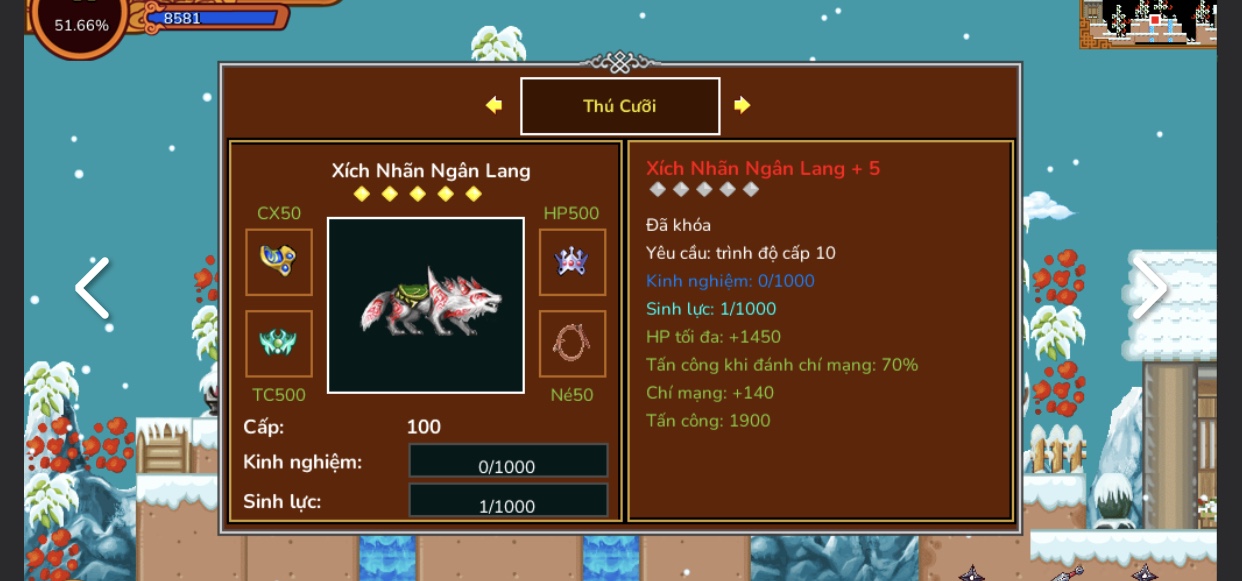Open the minimap in the corner

click(x=1148, y=23)
